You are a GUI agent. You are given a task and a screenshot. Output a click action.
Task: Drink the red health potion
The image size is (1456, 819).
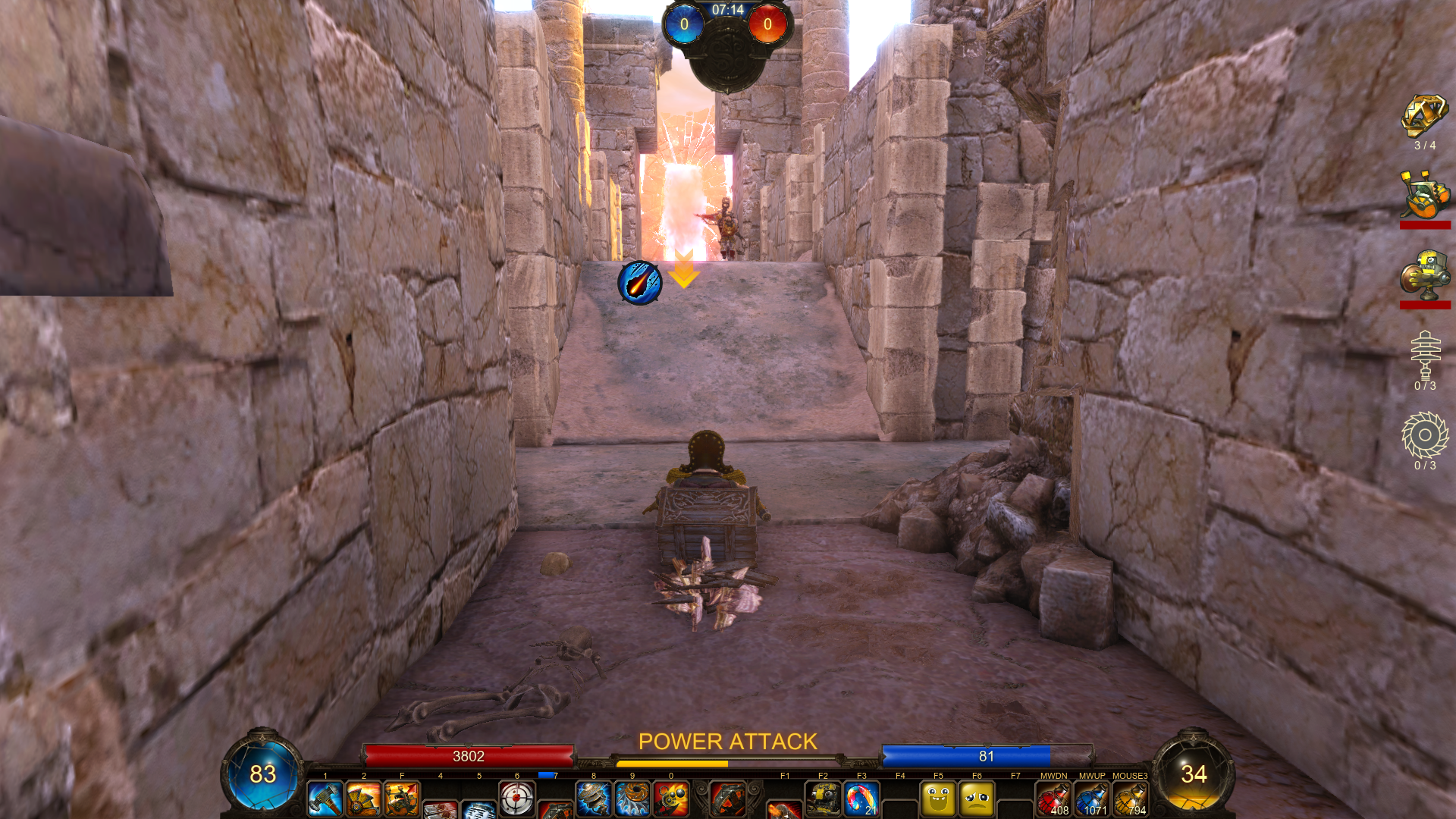(x=1054, y=799)
